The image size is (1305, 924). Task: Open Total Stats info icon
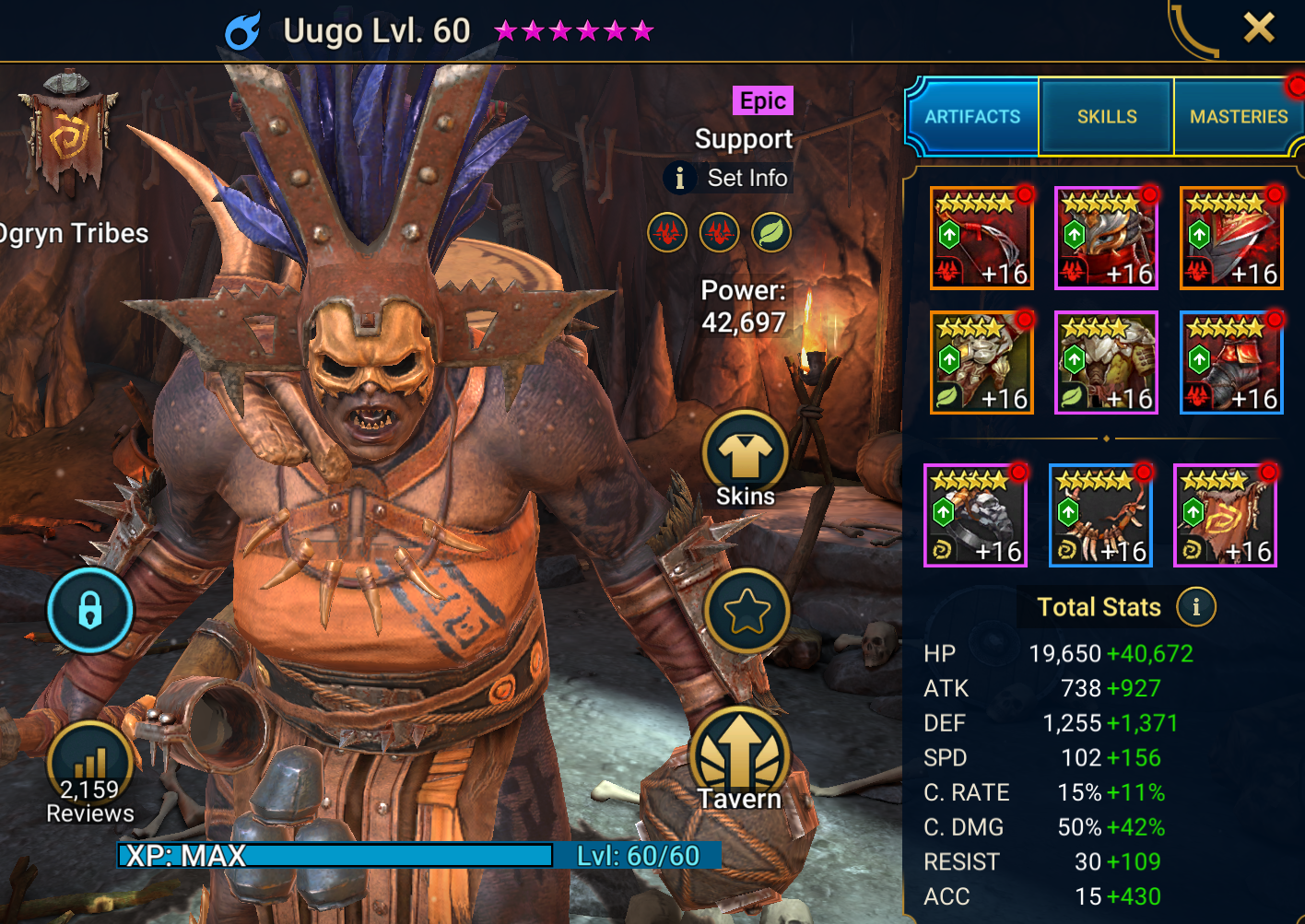pyautogui.click(x=1195, y=607)
